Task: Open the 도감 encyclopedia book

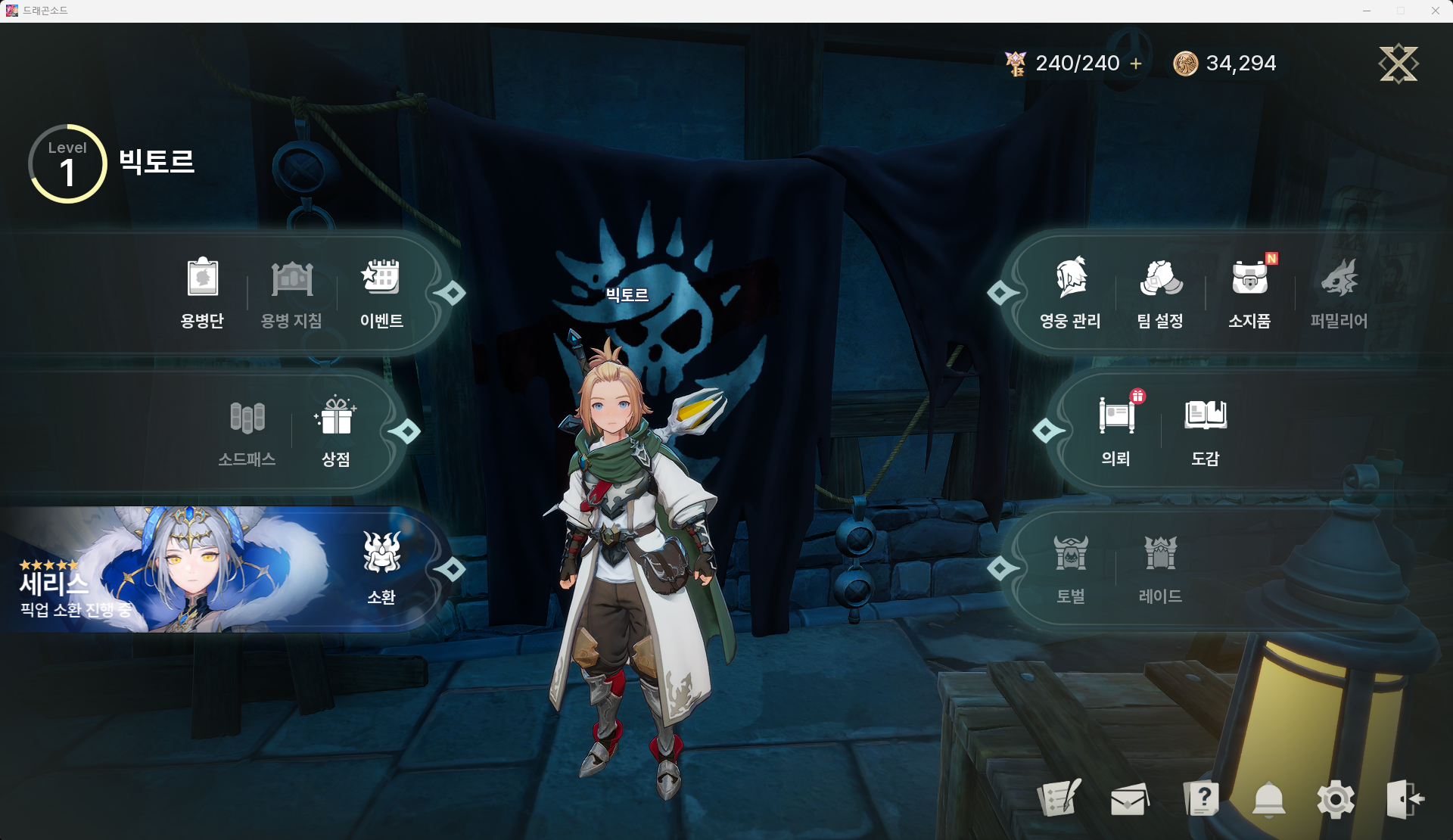Action: 1206,431
